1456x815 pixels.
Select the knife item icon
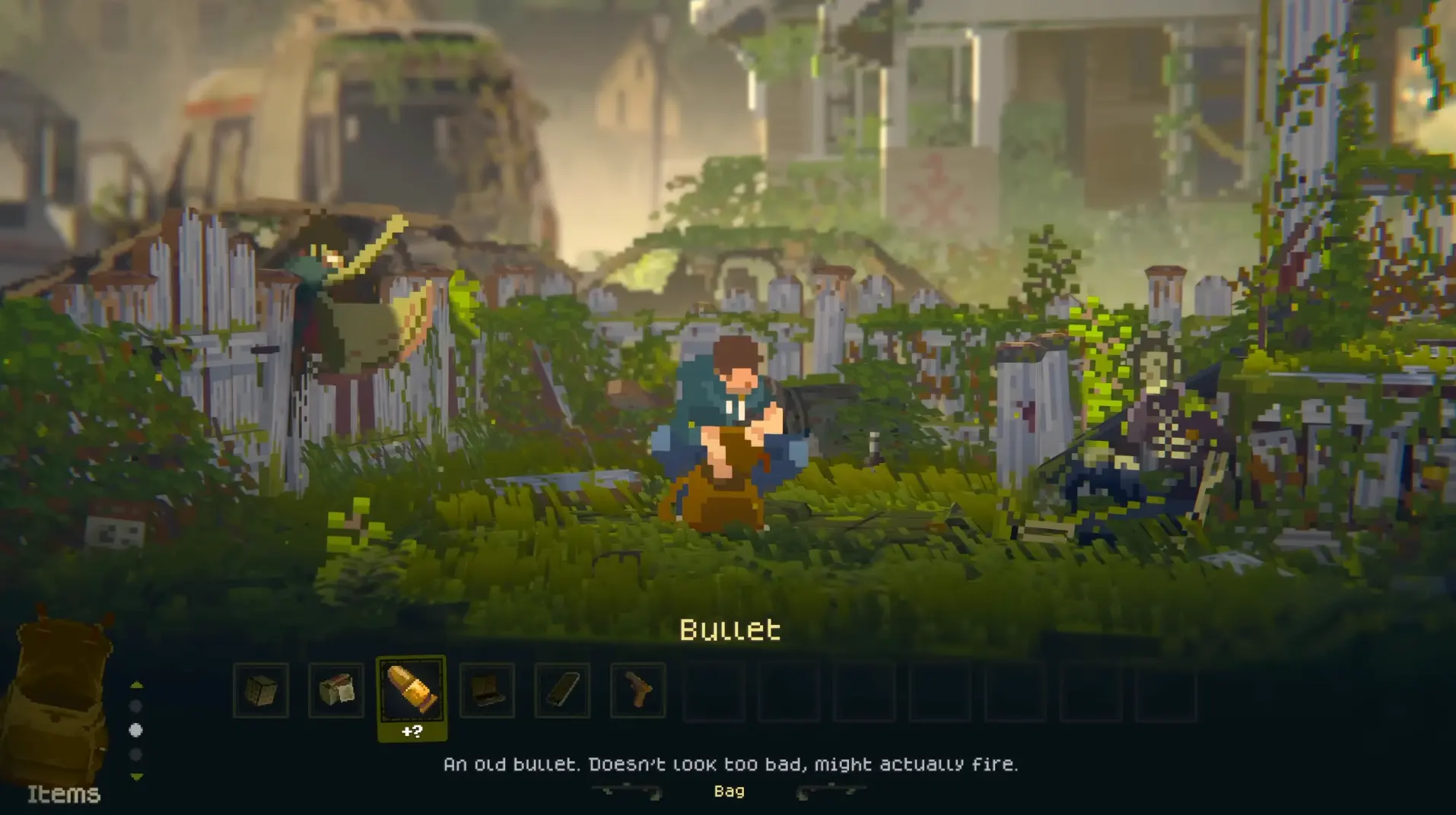point(564,690)
